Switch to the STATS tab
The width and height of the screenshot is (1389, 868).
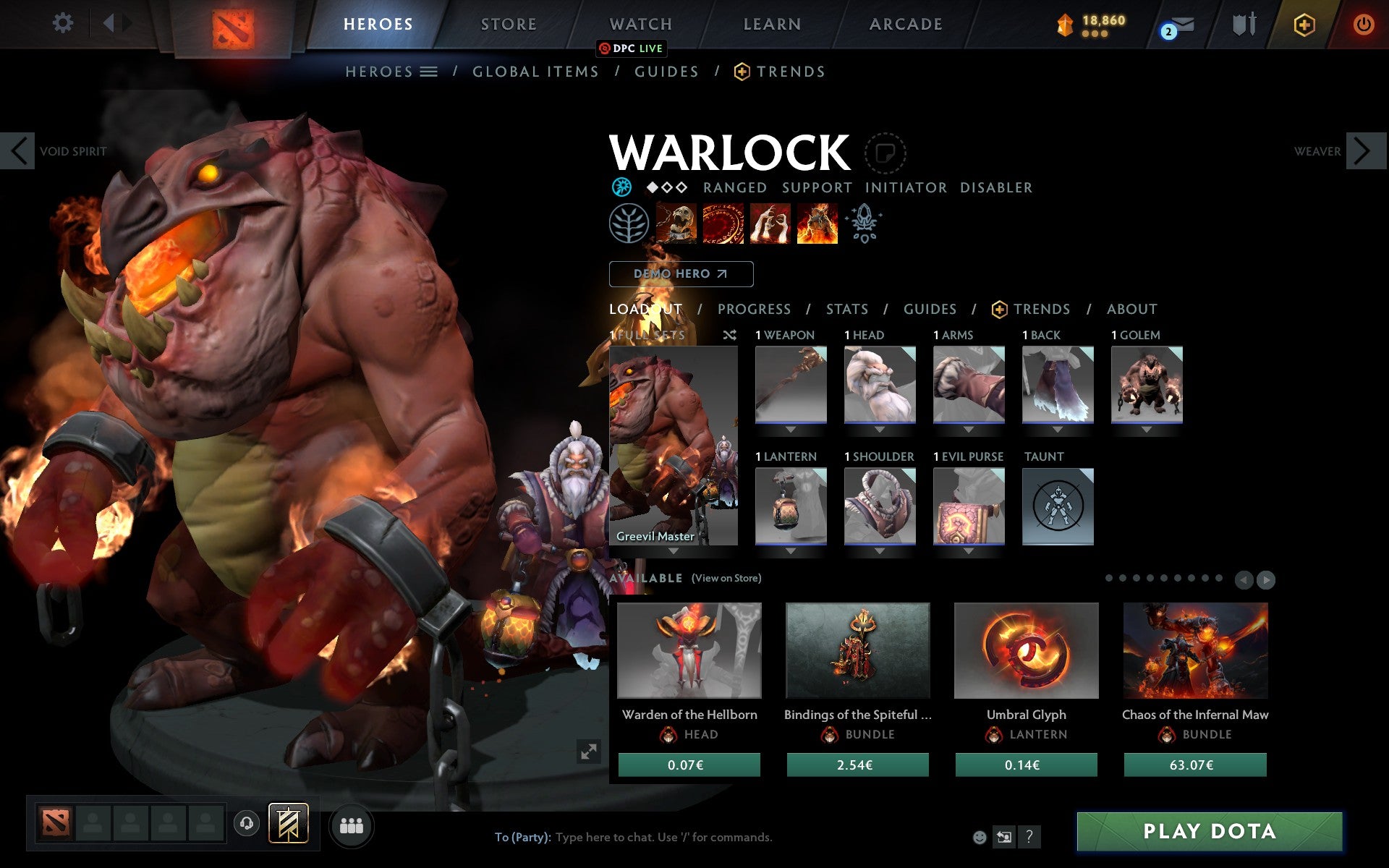[x=846, y=309]
